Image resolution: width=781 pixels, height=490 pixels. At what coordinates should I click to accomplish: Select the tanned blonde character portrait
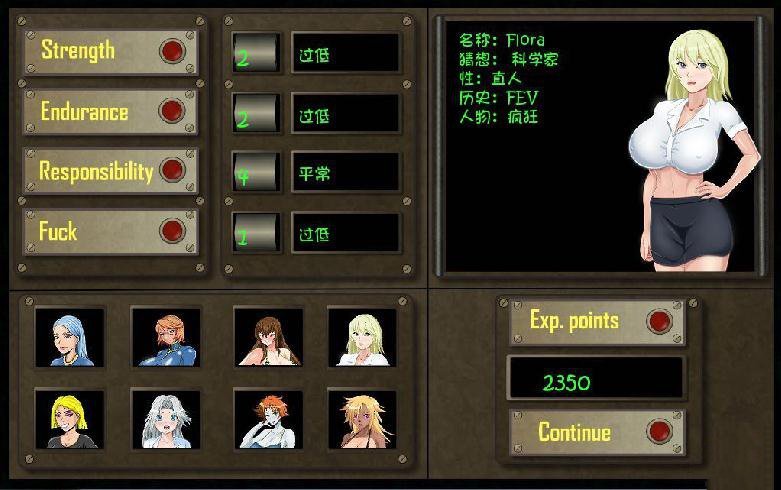[362, 418]
